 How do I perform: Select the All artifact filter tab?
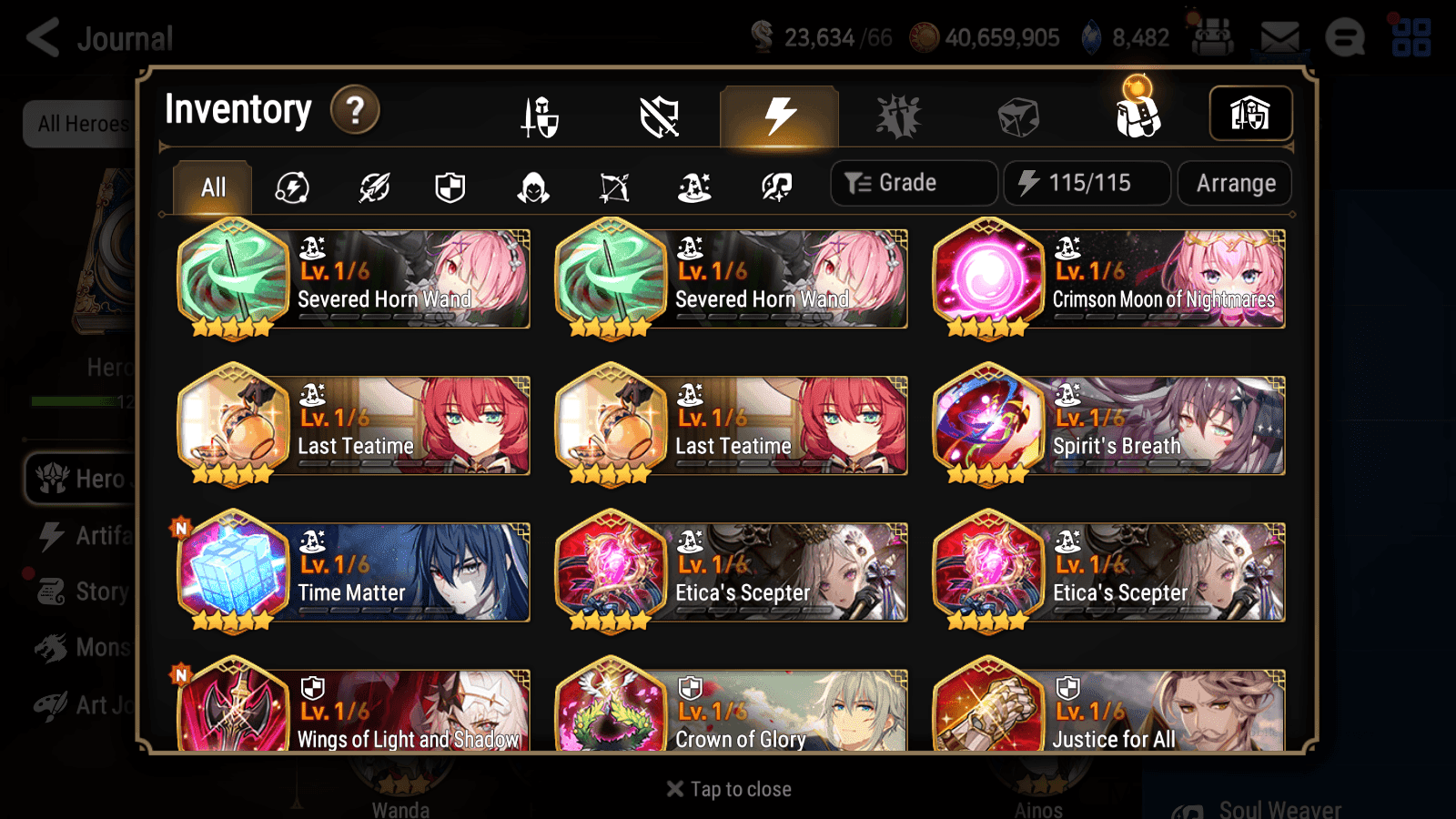click(x=212, y=187)
